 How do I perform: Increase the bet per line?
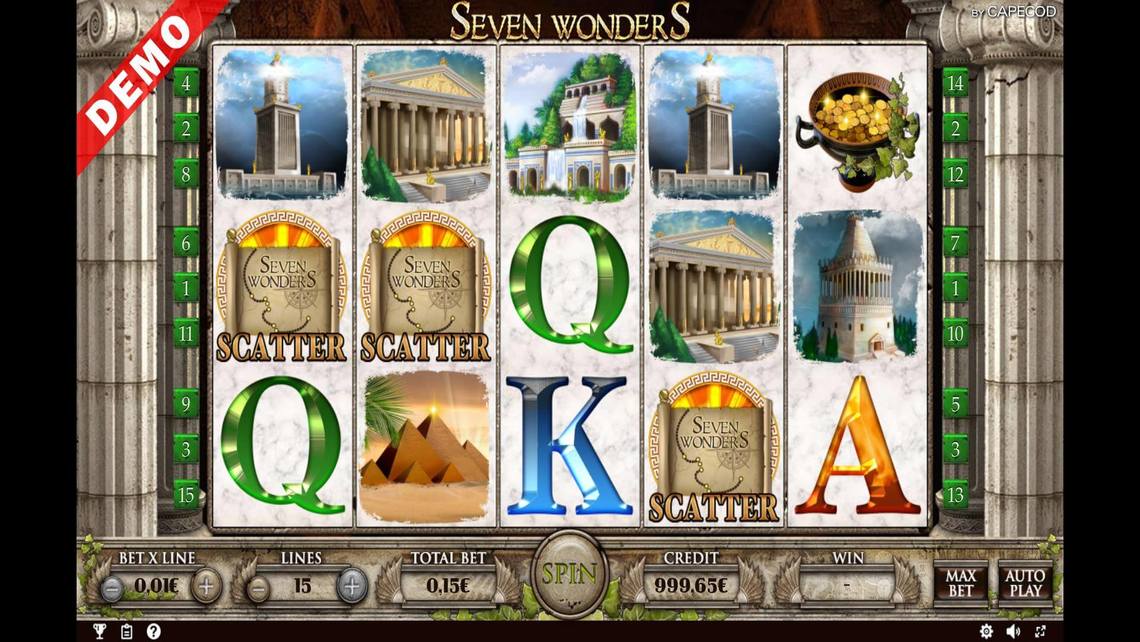click(206, 586)
